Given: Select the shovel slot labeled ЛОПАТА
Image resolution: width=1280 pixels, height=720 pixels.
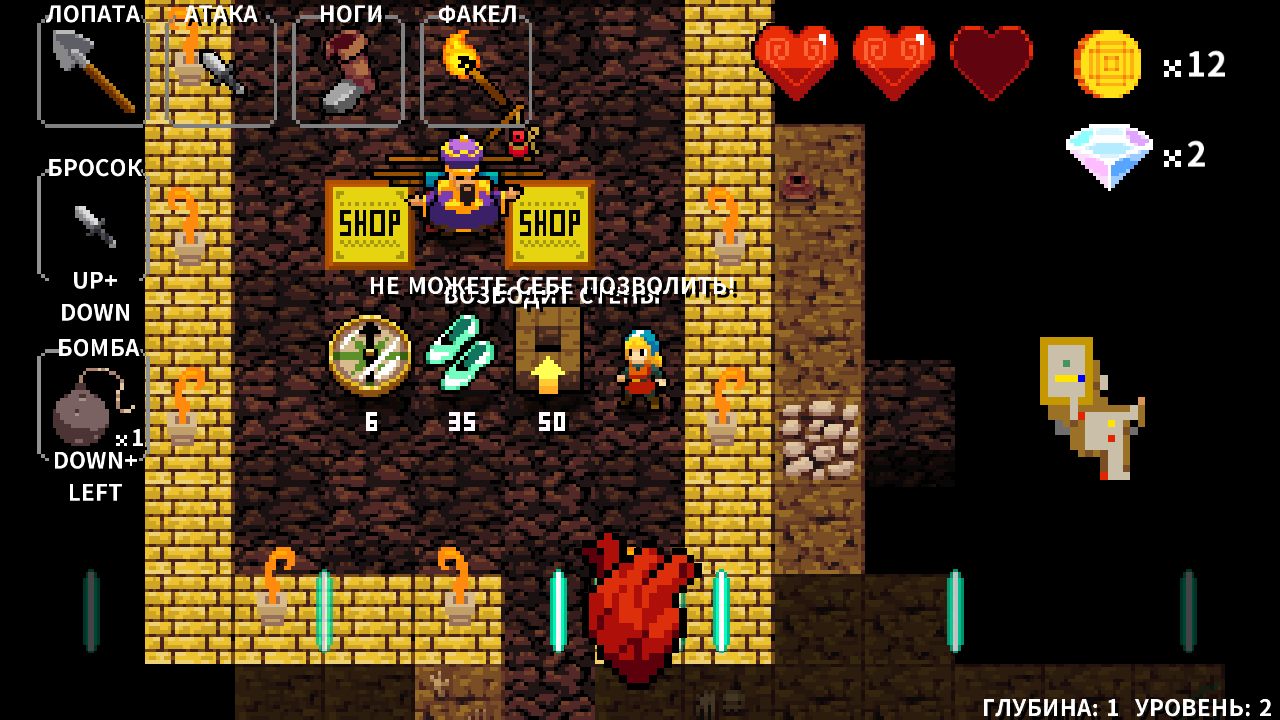Looking at the screenshot, I should [x=93, y=72].
